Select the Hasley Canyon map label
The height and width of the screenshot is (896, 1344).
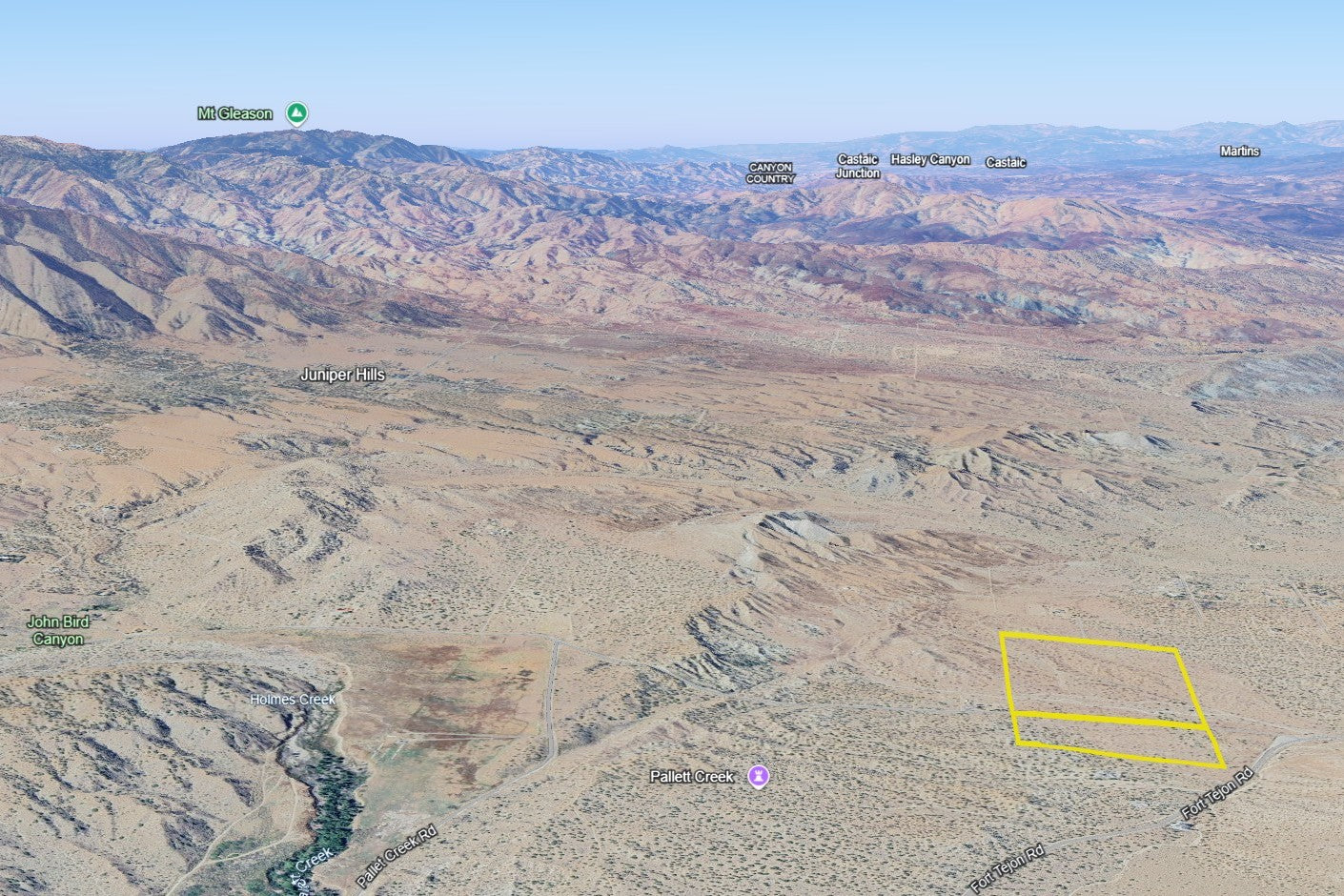[930, 159]
